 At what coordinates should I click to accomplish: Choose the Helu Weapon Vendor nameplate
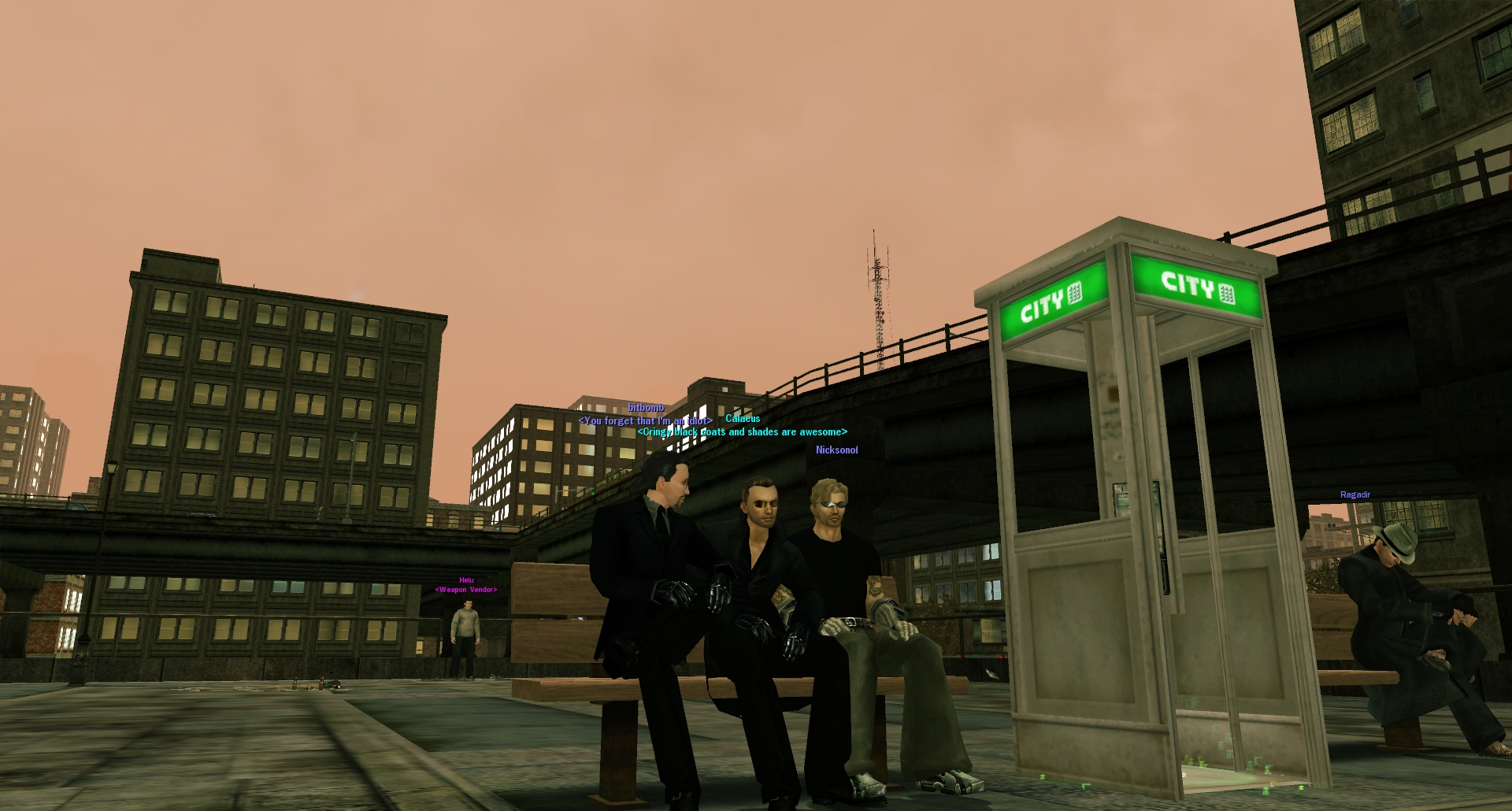pos(466,585)
